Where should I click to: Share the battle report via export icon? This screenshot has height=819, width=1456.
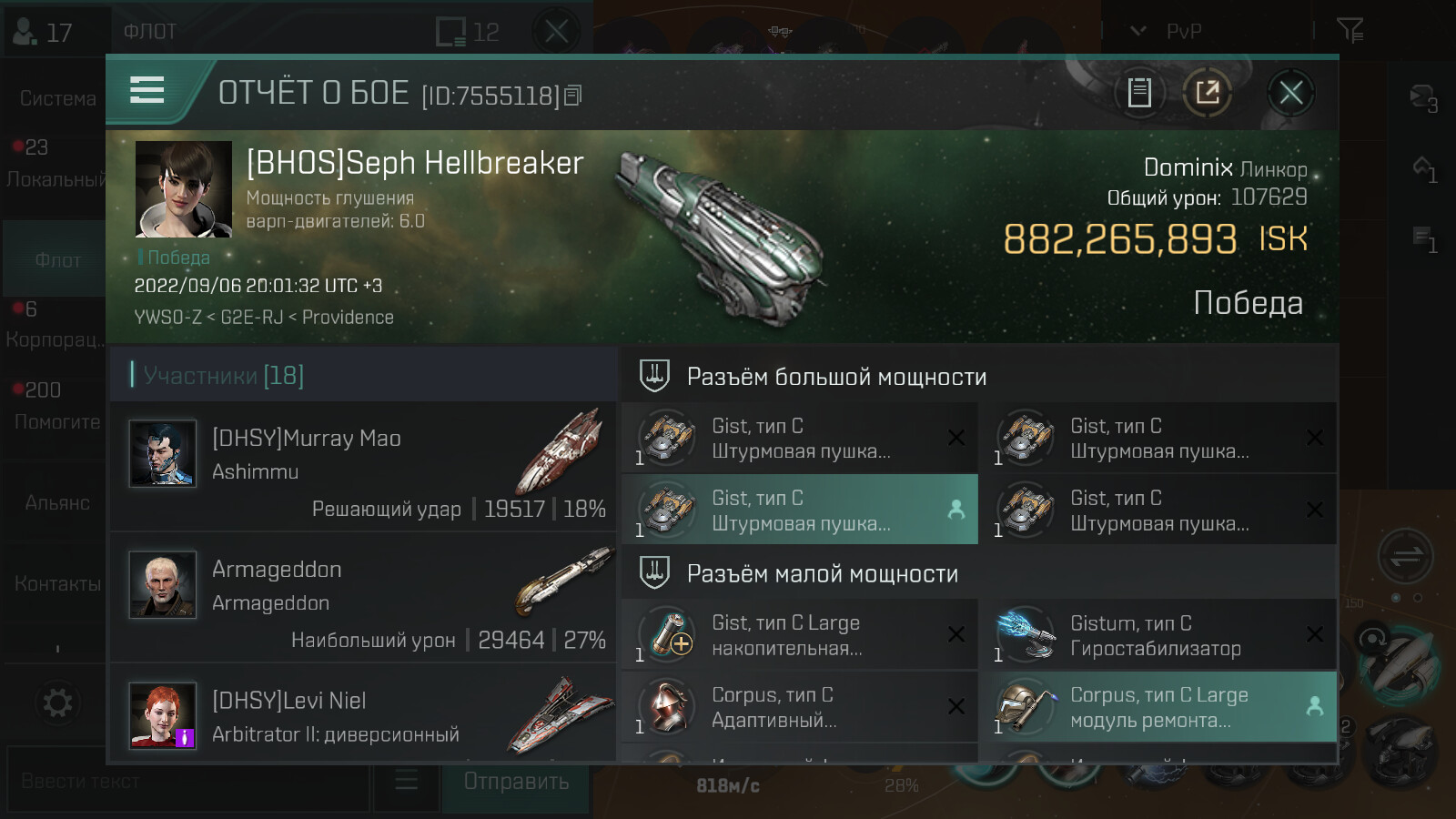1208,93
